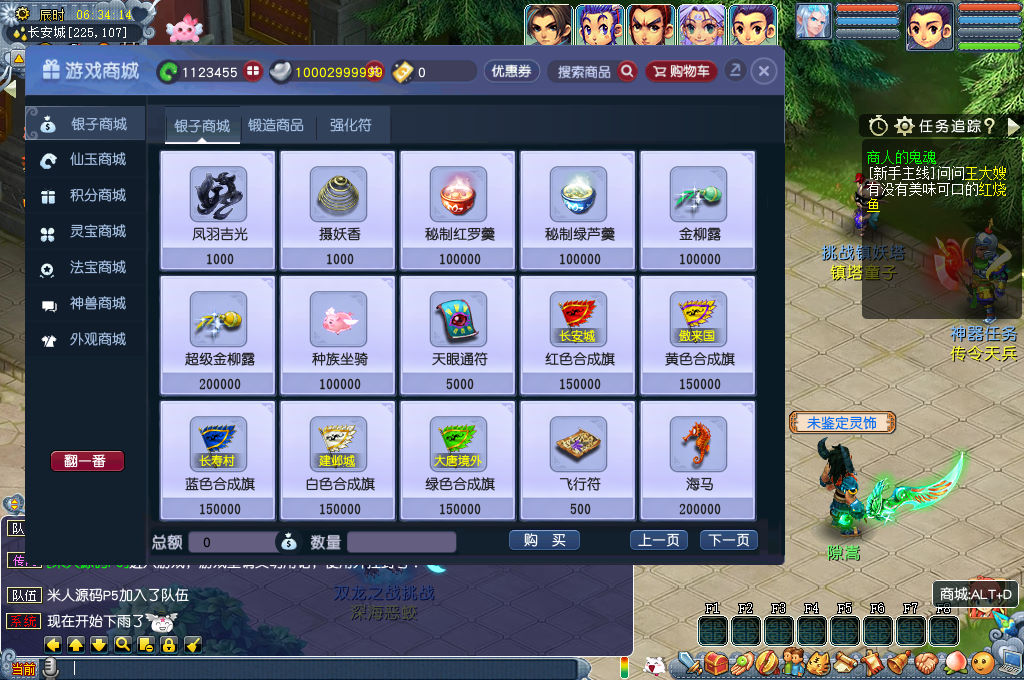Click the 购买 purchase button
The height and width of the screenshot is (680, 1024).
pos(544,541)
